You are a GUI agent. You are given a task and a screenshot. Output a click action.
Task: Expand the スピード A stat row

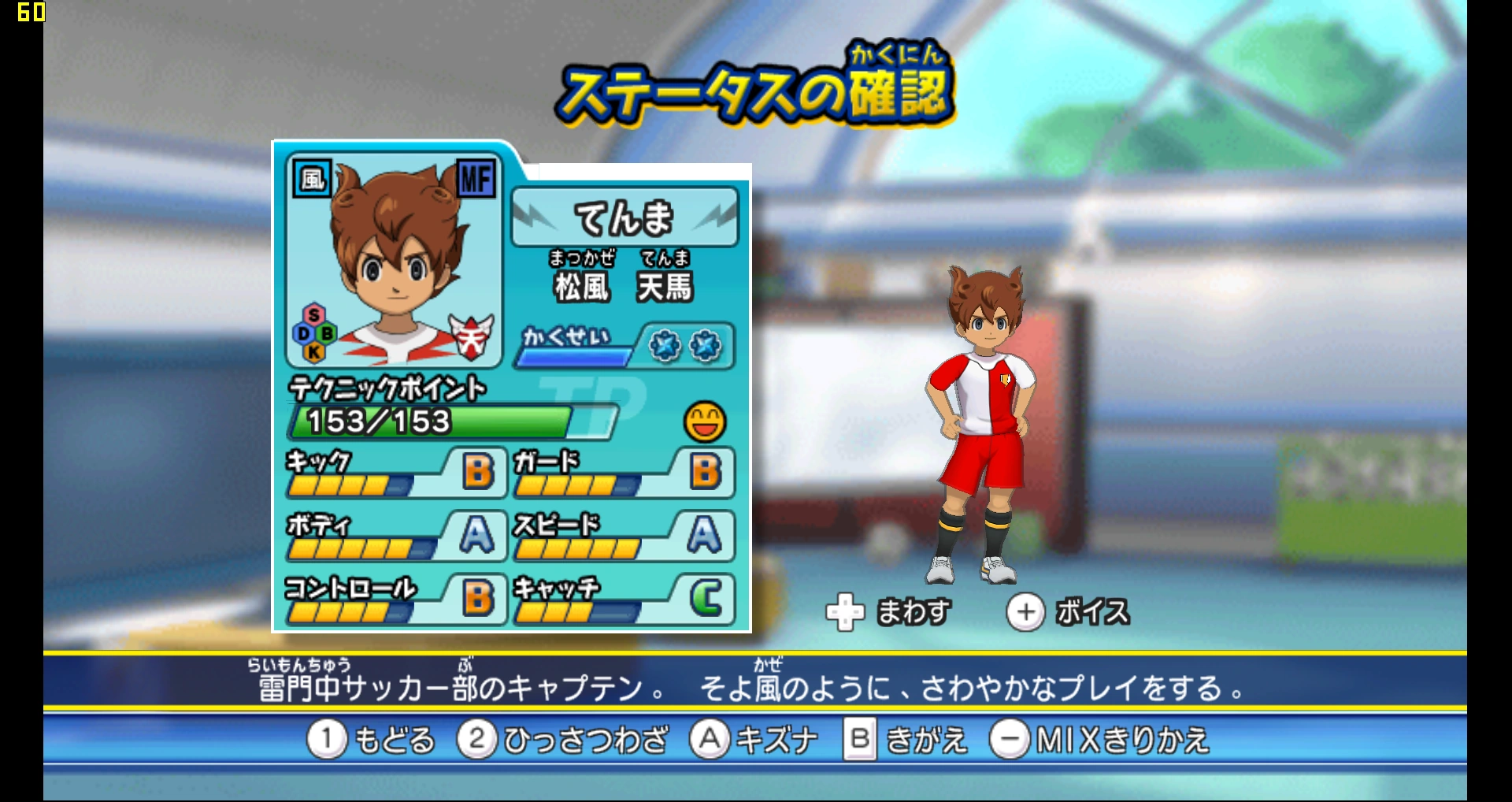click(x=622, y=537)
